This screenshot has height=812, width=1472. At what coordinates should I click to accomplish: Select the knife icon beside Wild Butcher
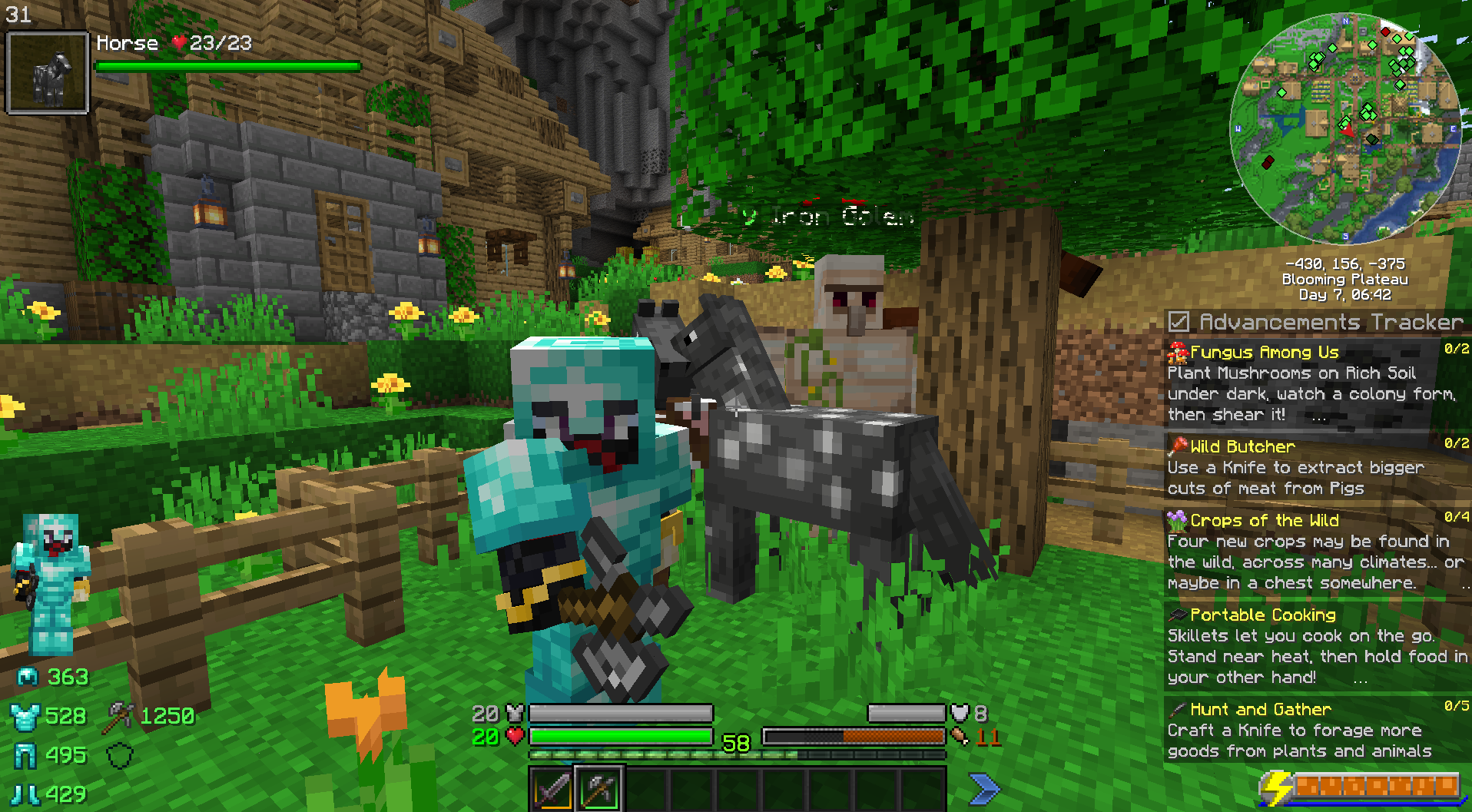pyautogui.click(x=1178, y=446)
